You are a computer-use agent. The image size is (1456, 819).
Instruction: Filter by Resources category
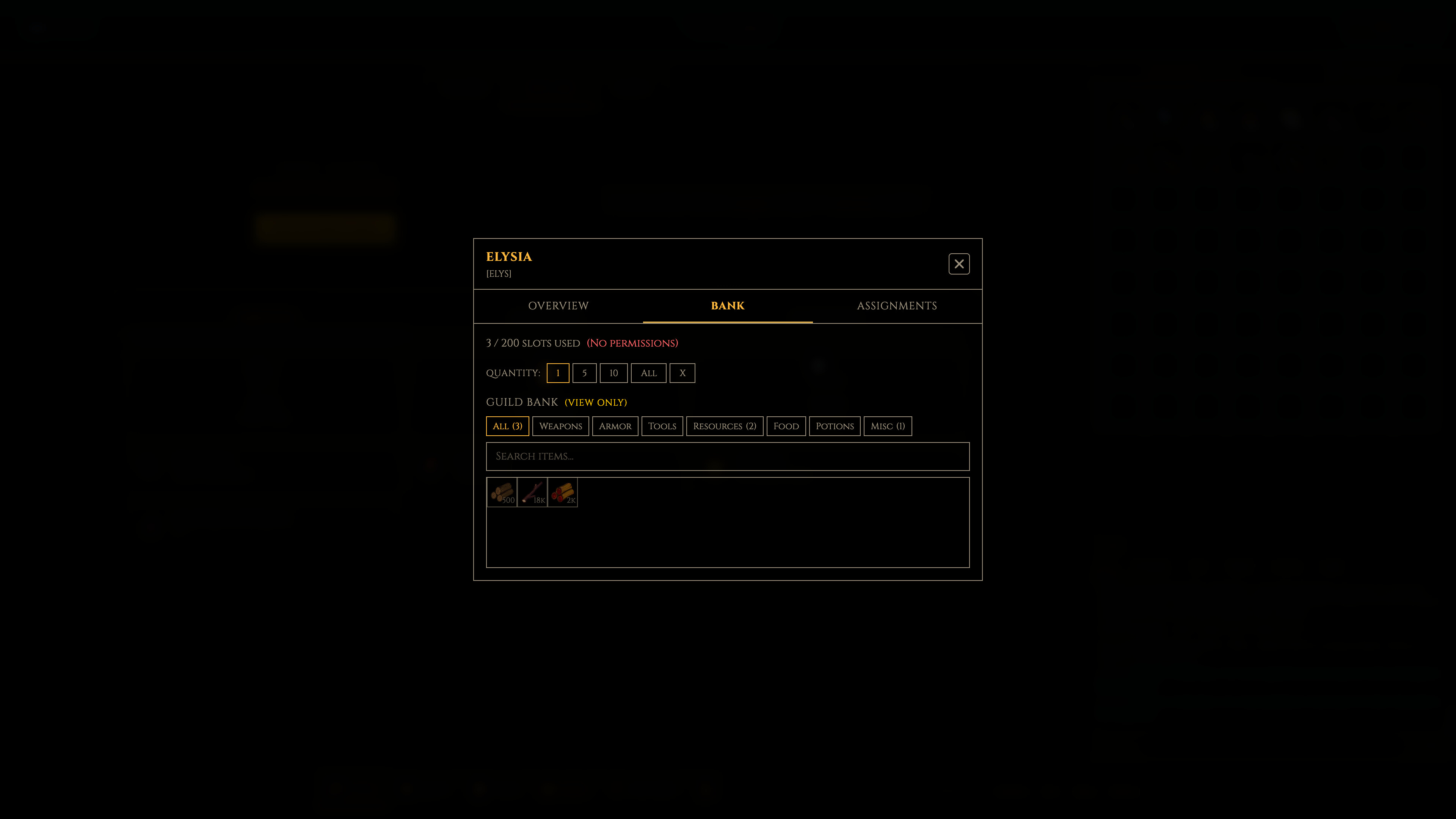(724, 425)
